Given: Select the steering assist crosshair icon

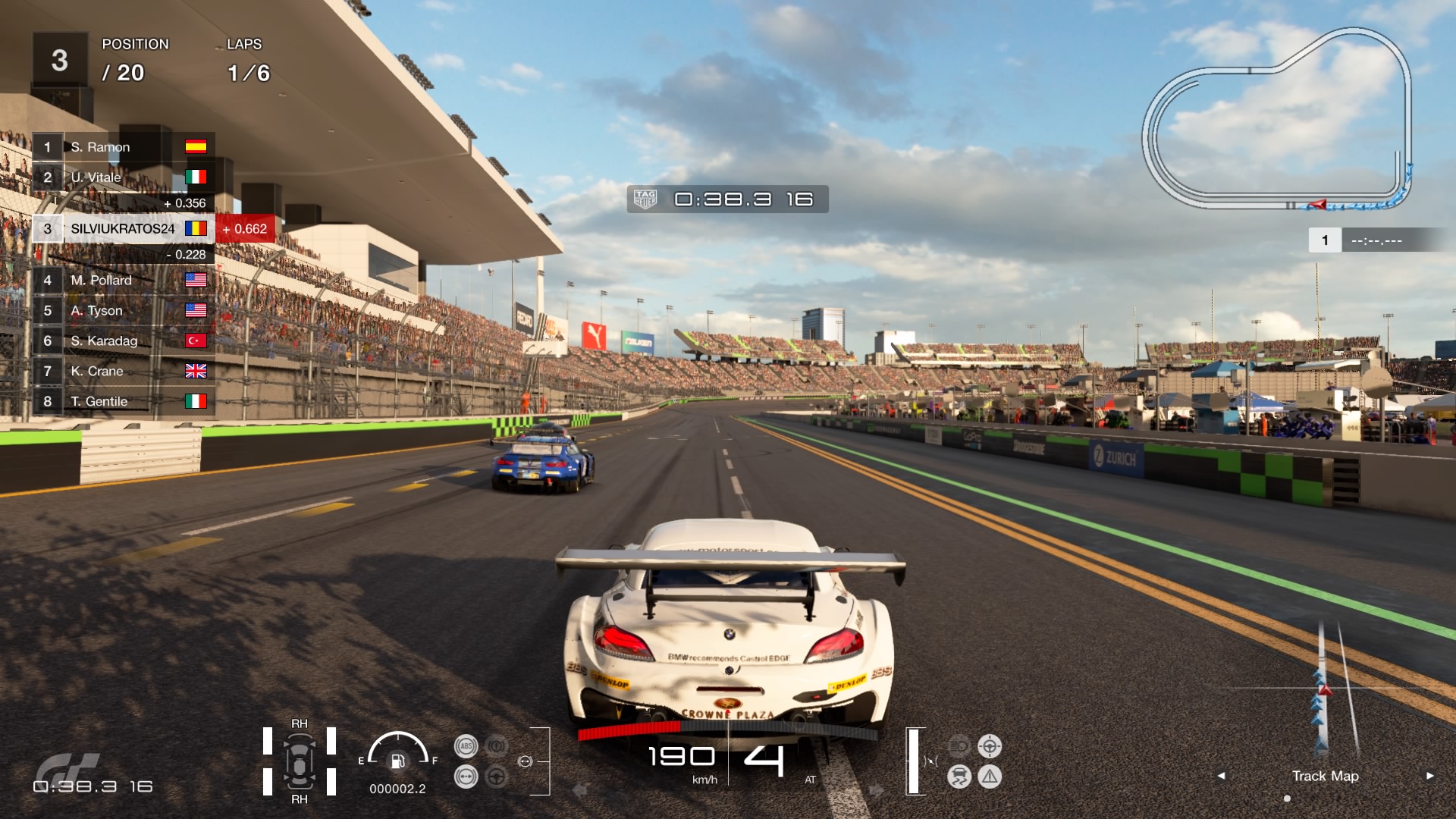Looking at the screenshot, I should (990, 746).
